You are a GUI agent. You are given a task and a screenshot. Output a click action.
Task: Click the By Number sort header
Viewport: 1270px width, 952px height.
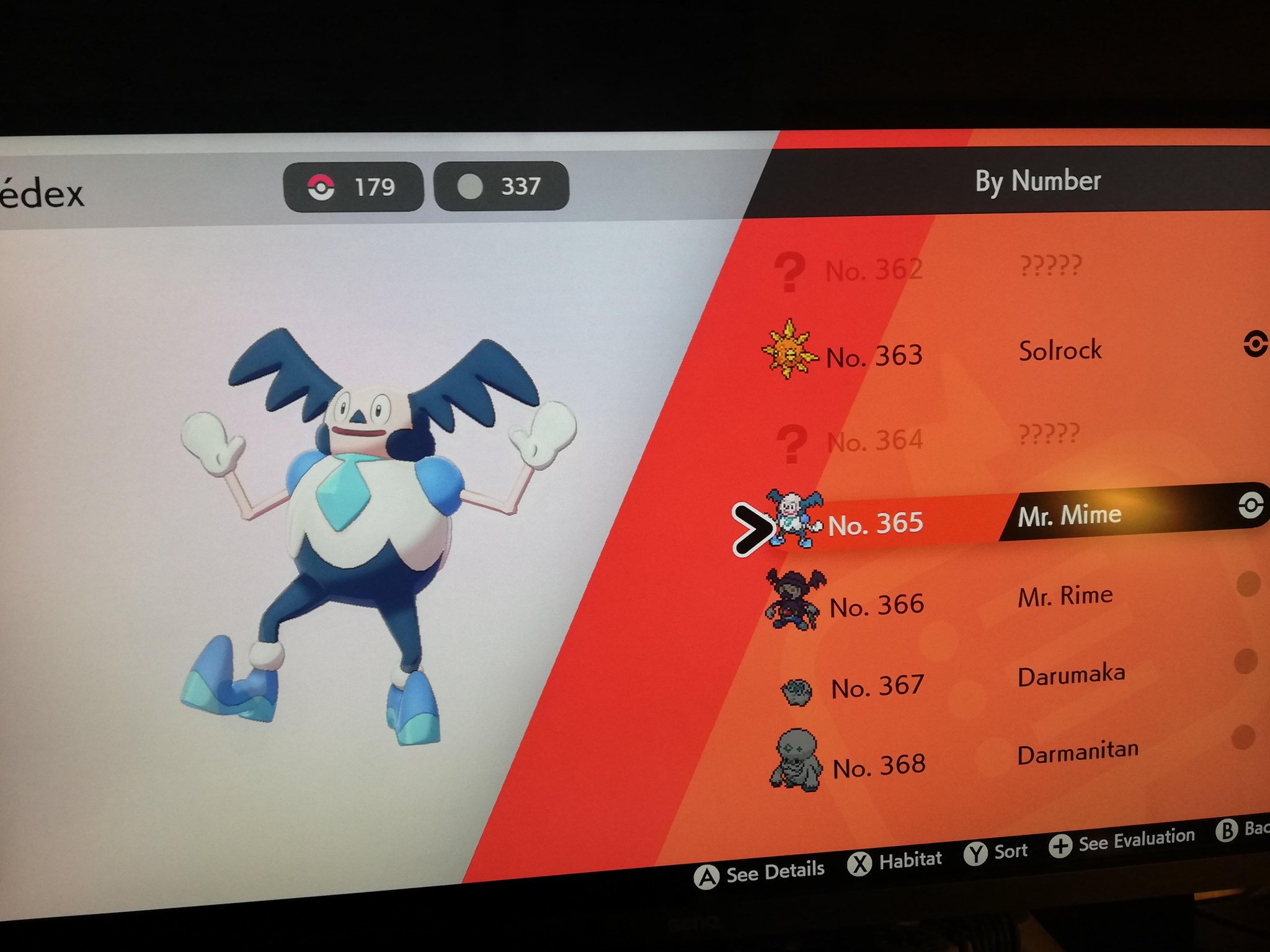pos(1037,181)
